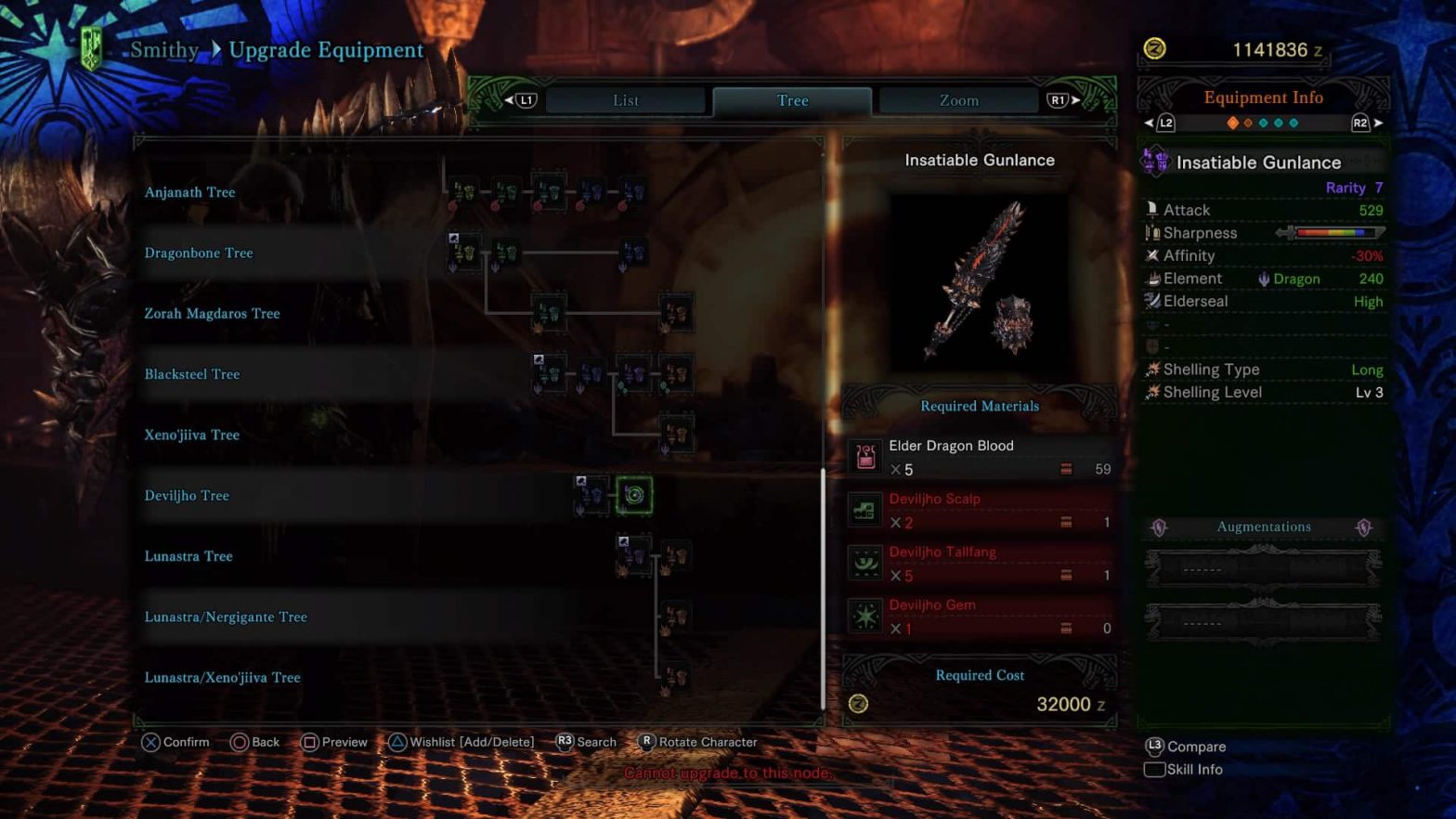
Task: Switch to the List tab
Action: point(625,100)
